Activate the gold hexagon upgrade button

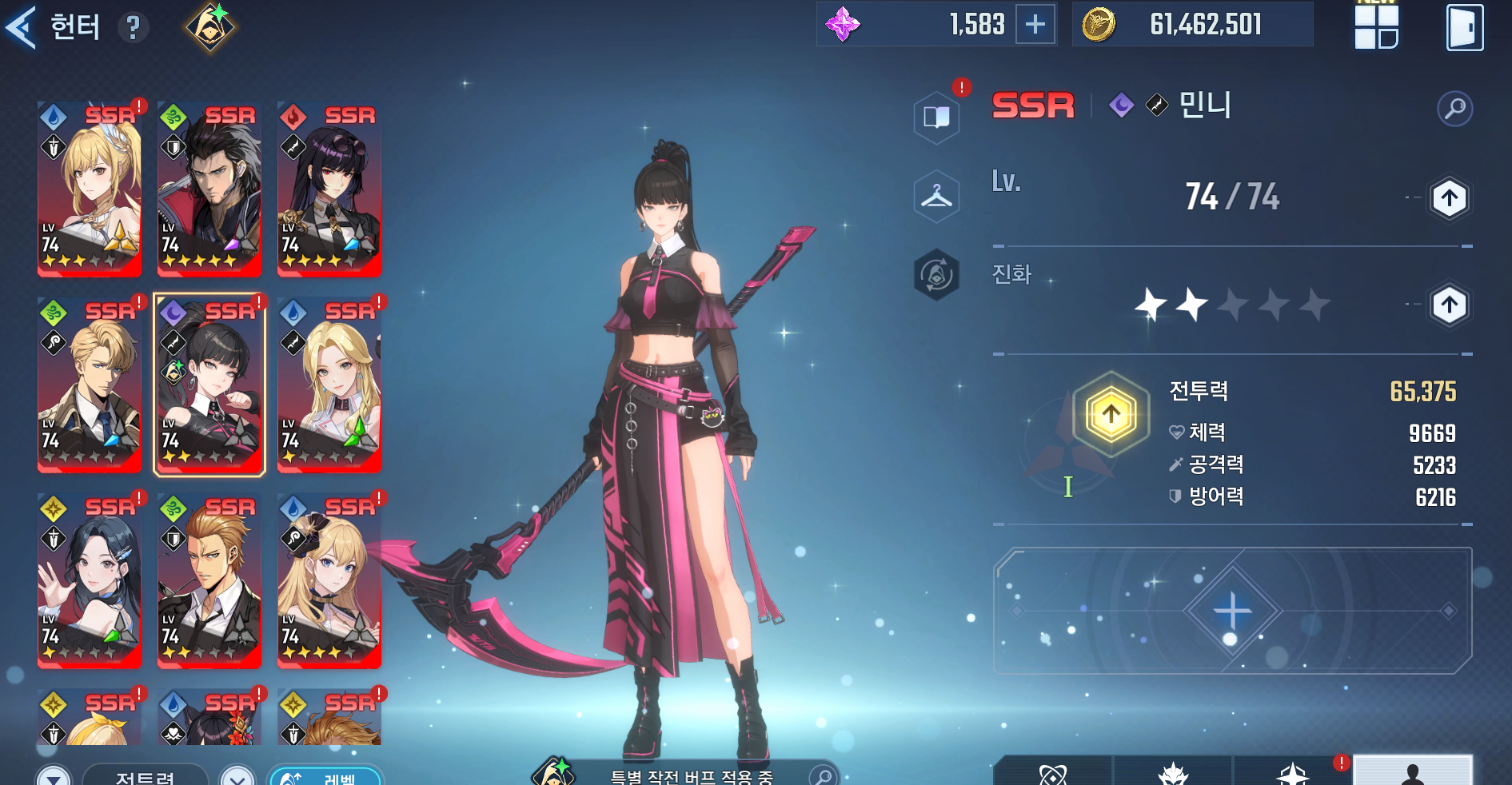[1111, 415]
